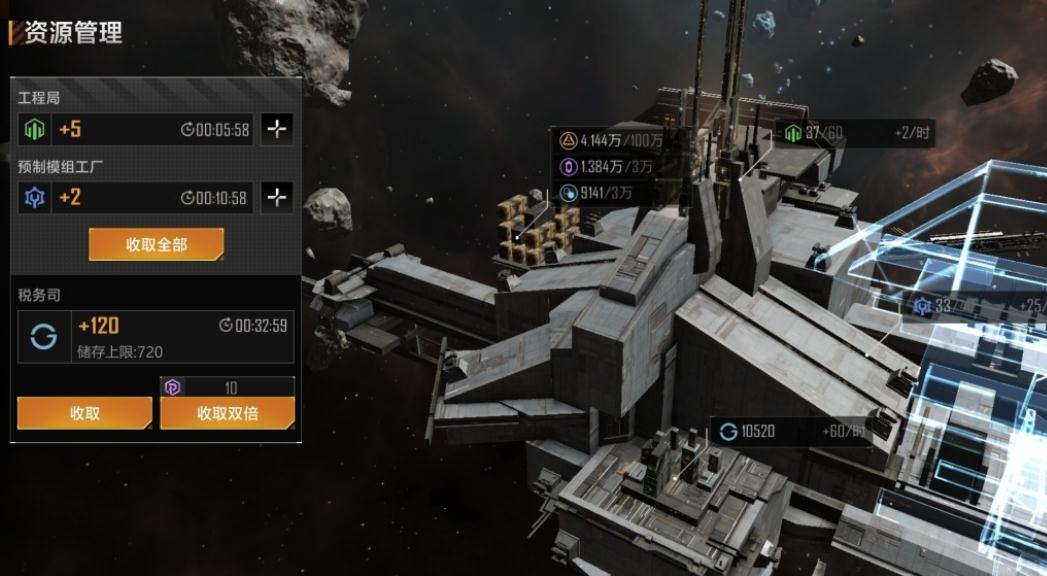Select the locate button beside 预制模组工厂
This screenshot has width=1047, height=576.
coord(277,197)
